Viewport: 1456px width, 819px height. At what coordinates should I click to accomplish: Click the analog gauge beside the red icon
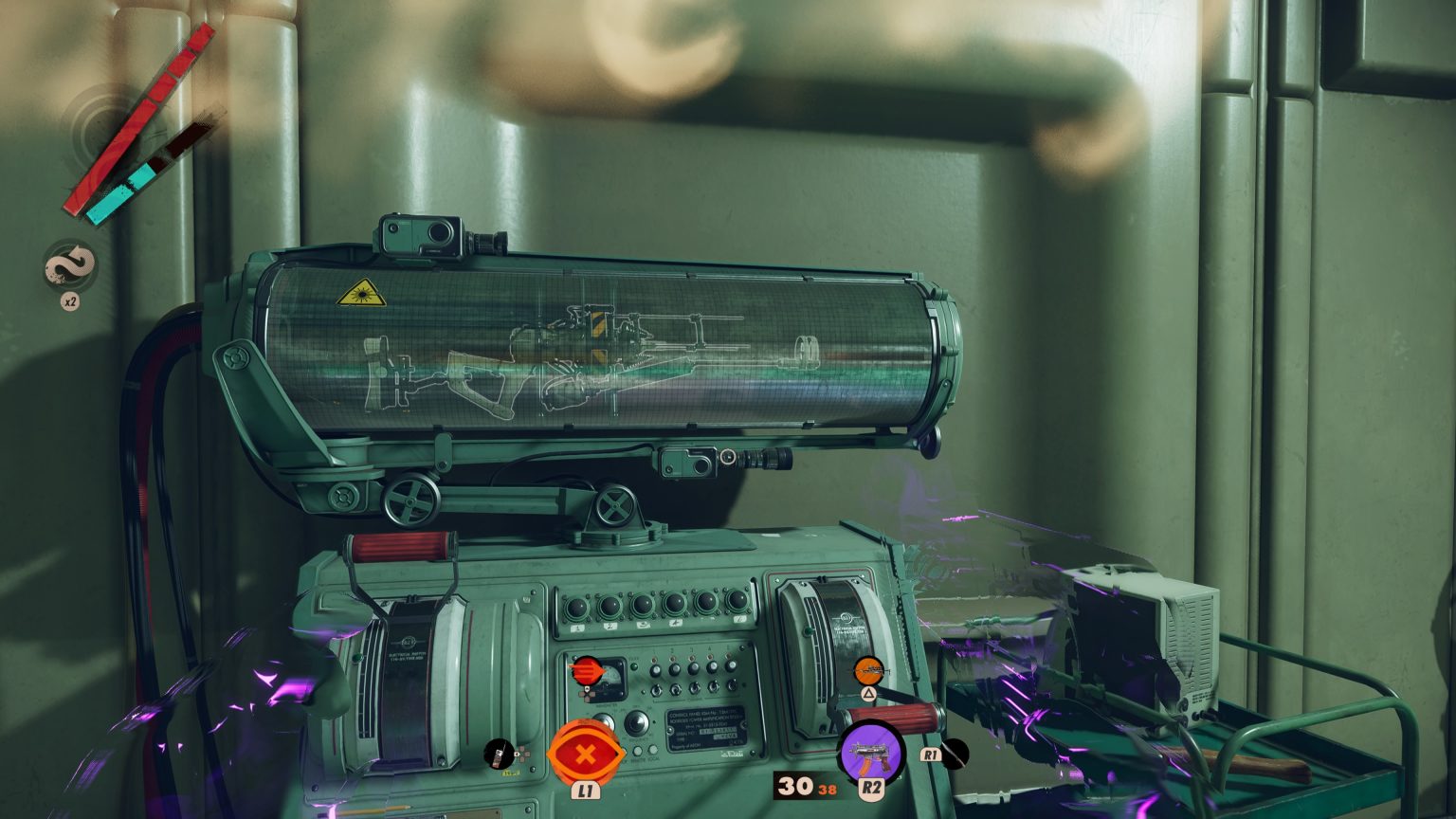[x=611, y=679]
